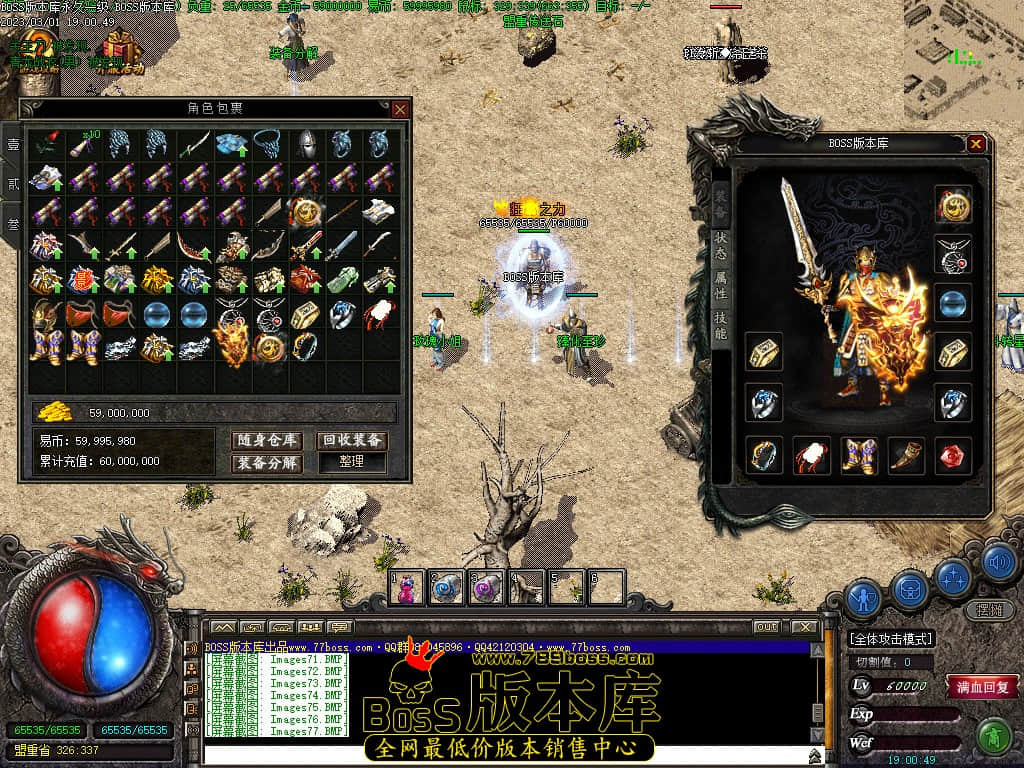Screen dimensions: 1024x768
Task: Select the steel helmet in the inventory
Action: pyautogui.click(x=304, y=145)
